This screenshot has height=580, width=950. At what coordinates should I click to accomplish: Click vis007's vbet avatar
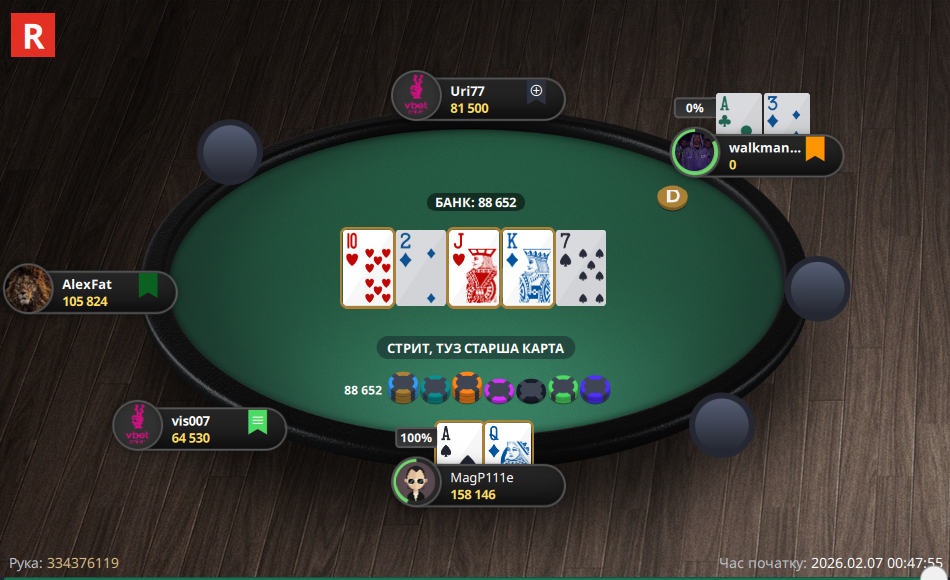pyautogui.click(x=137, y=426)
